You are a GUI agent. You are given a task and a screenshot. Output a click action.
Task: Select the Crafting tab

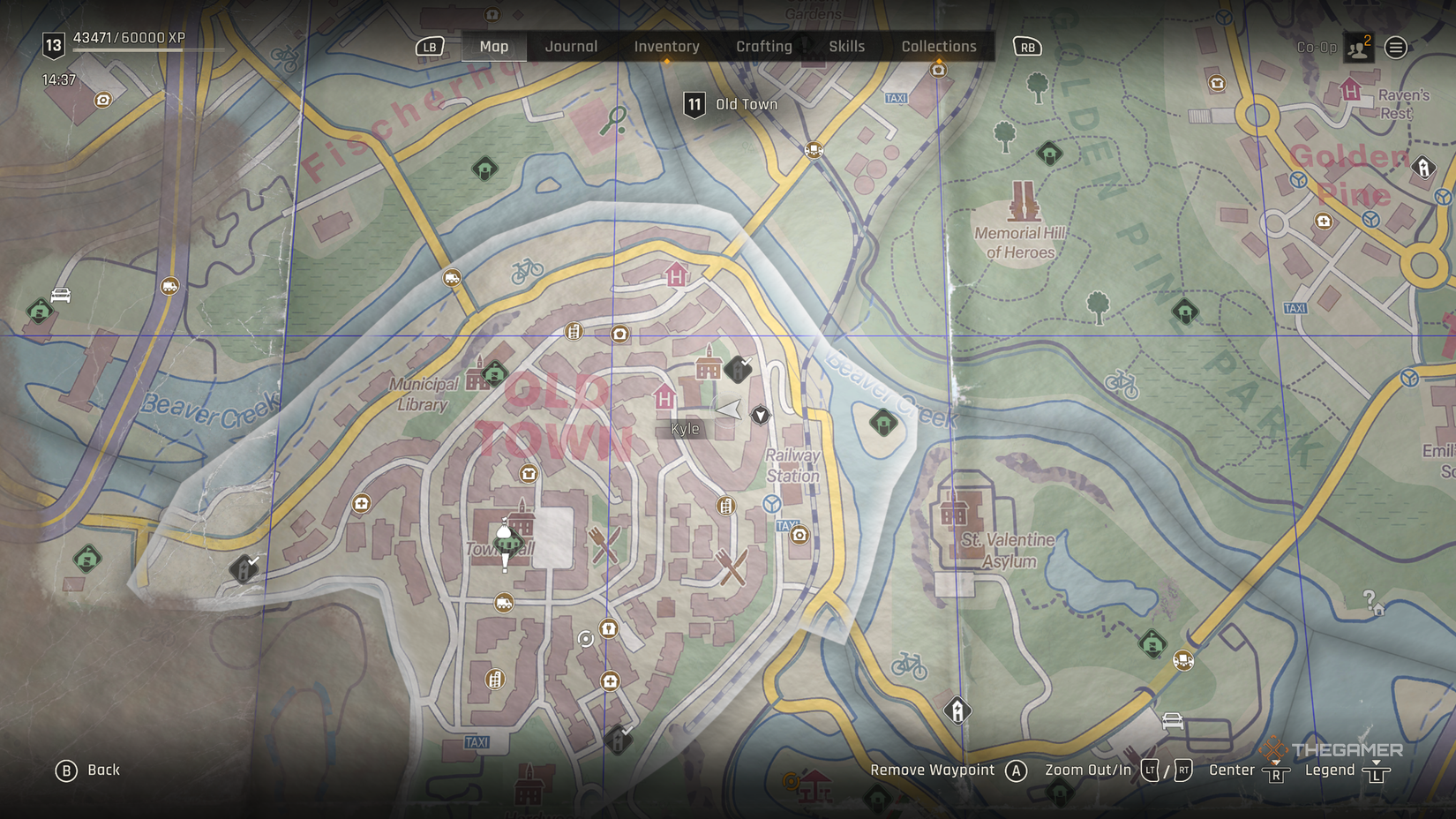coord(764,47)
